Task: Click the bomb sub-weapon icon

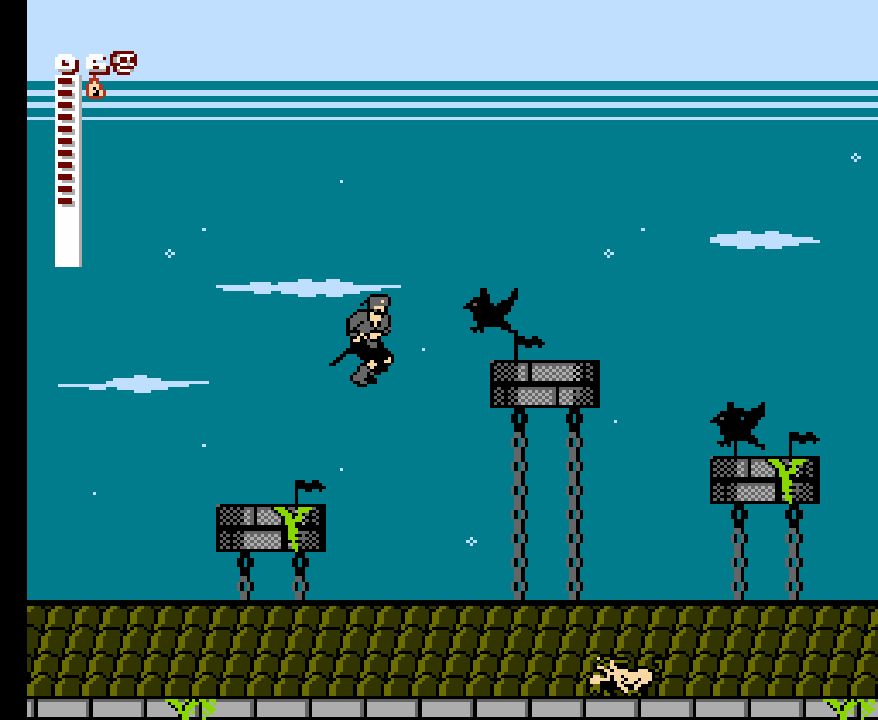Action: click(x=95, y=88)
